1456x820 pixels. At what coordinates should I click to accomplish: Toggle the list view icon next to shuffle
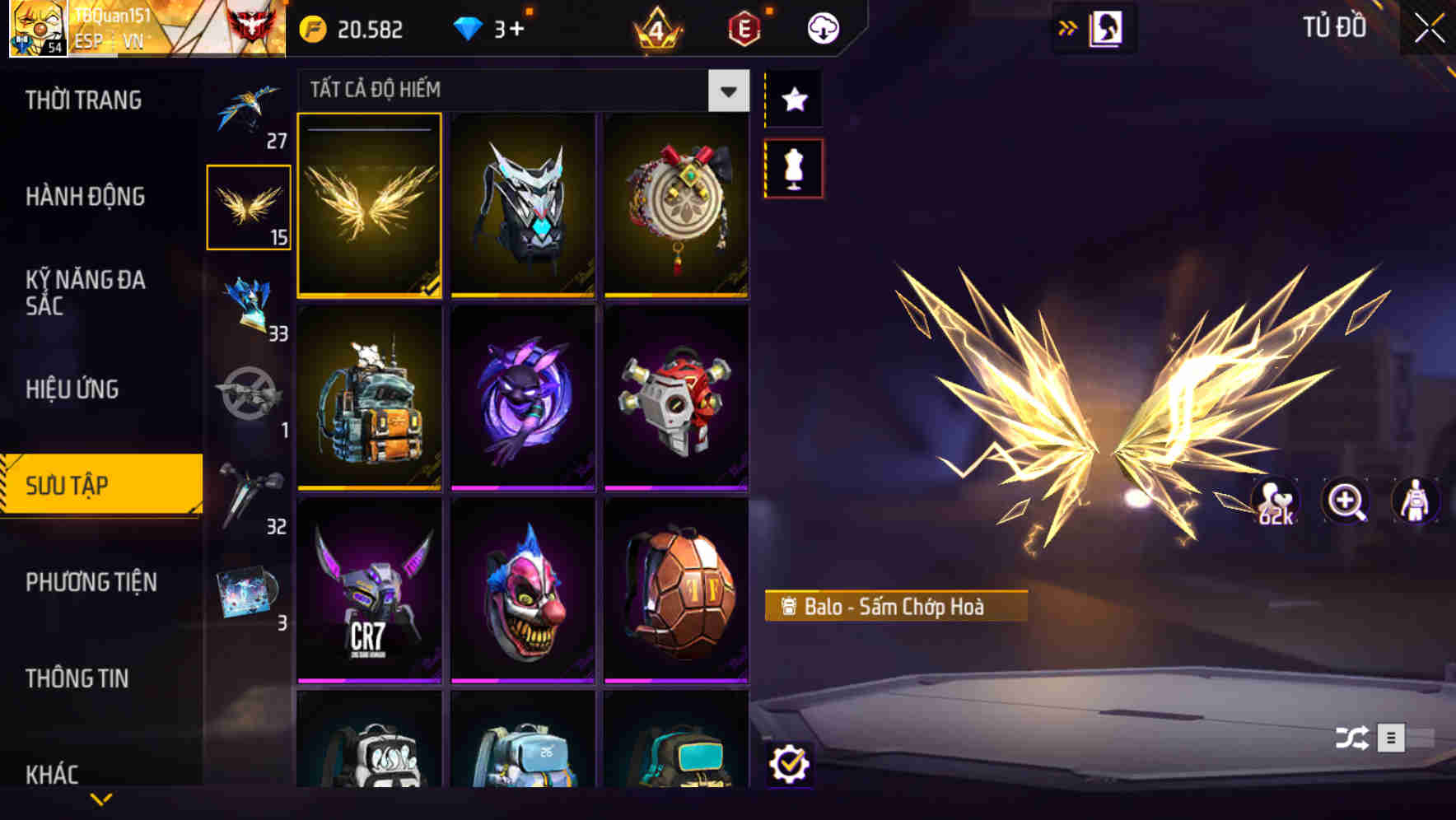coord(1390,739)
